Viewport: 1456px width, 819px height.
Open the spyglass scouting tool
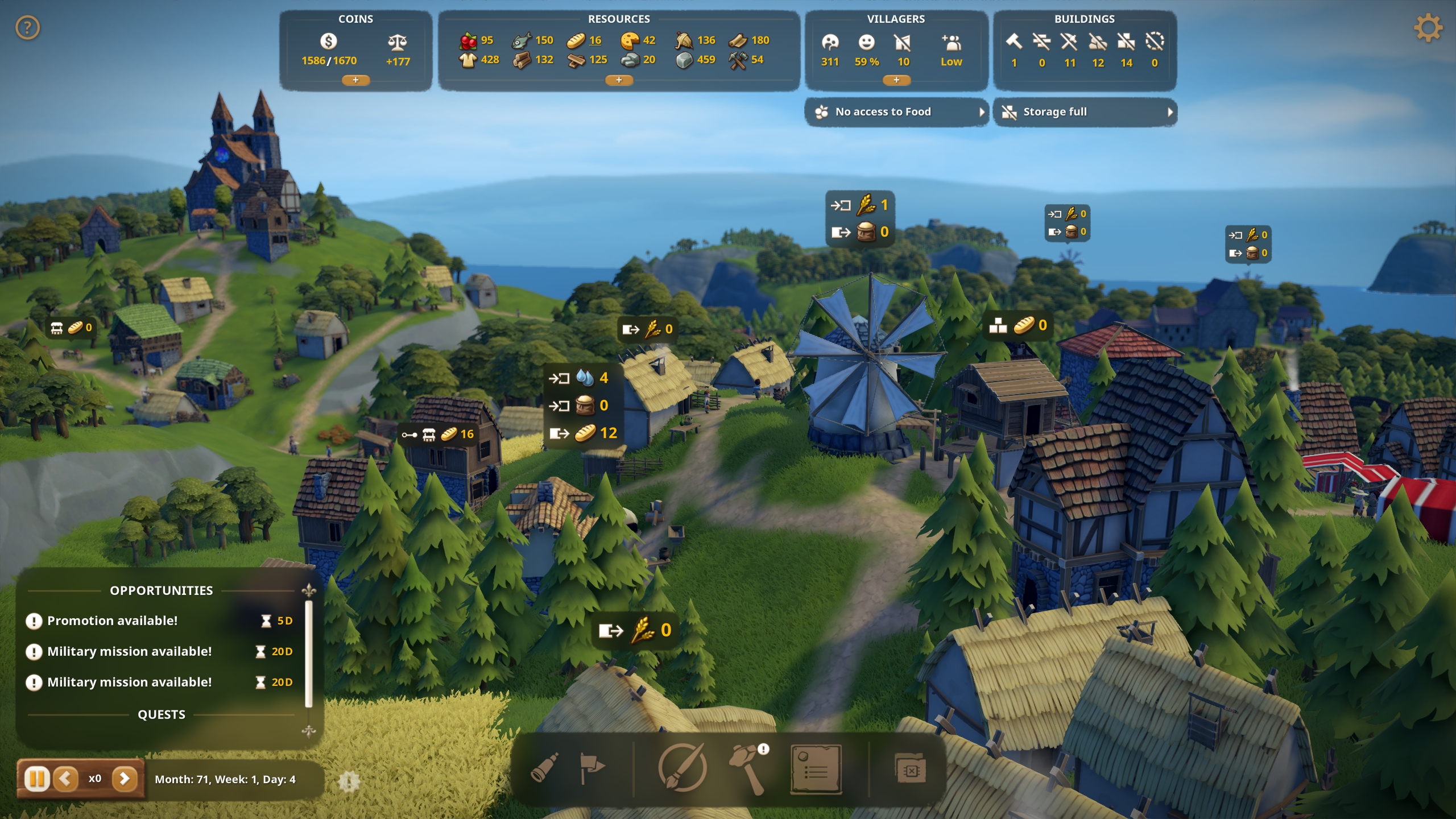[544, 768]
